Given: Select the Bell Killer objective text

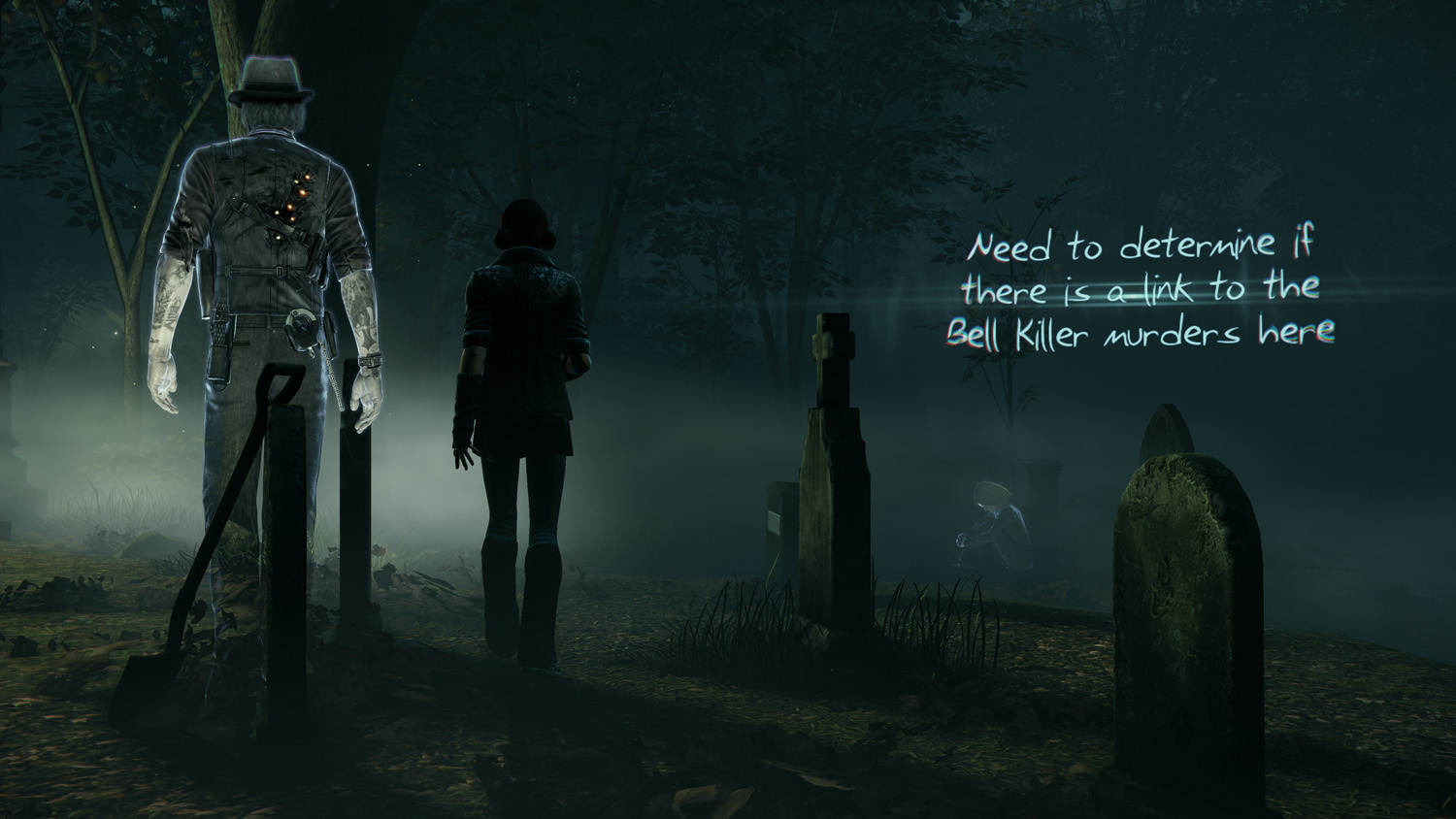Looking at the screenshot, I should (x=1143, y=290).
